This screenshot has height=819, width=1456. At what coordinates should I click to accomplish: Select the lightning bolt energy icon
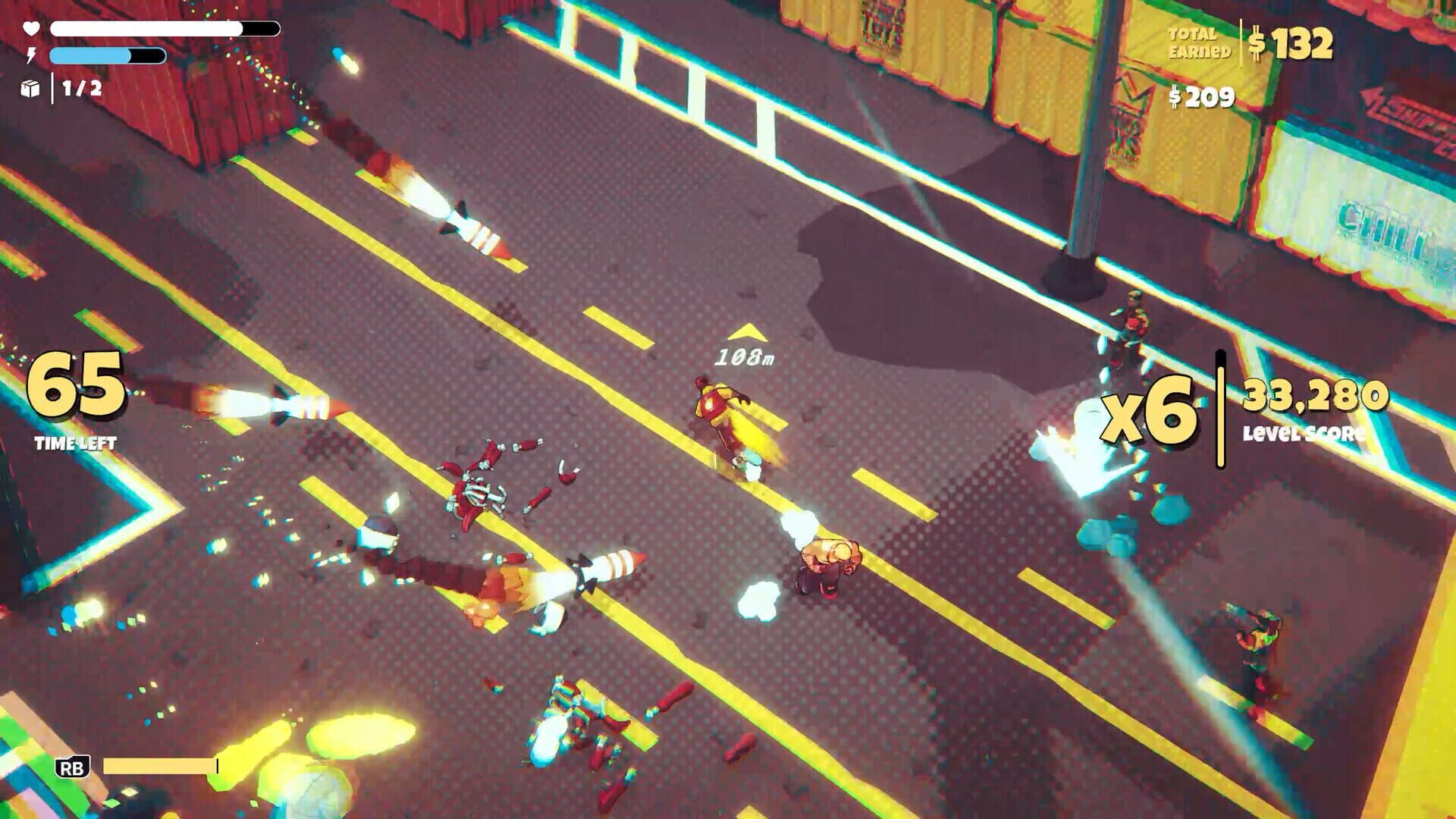(30, 55)
